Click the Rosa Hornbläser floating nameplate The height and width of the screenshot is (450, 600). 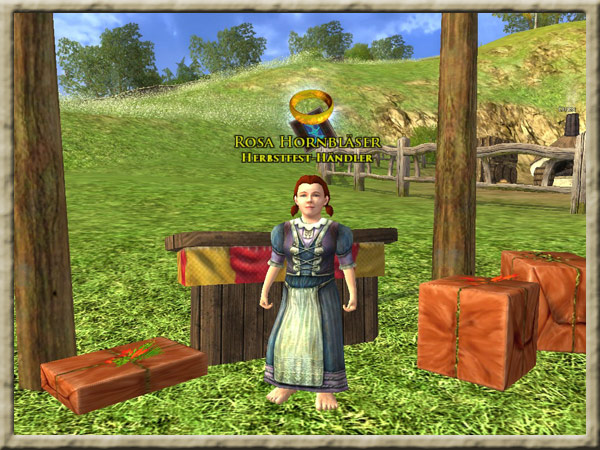pos(305,142)
